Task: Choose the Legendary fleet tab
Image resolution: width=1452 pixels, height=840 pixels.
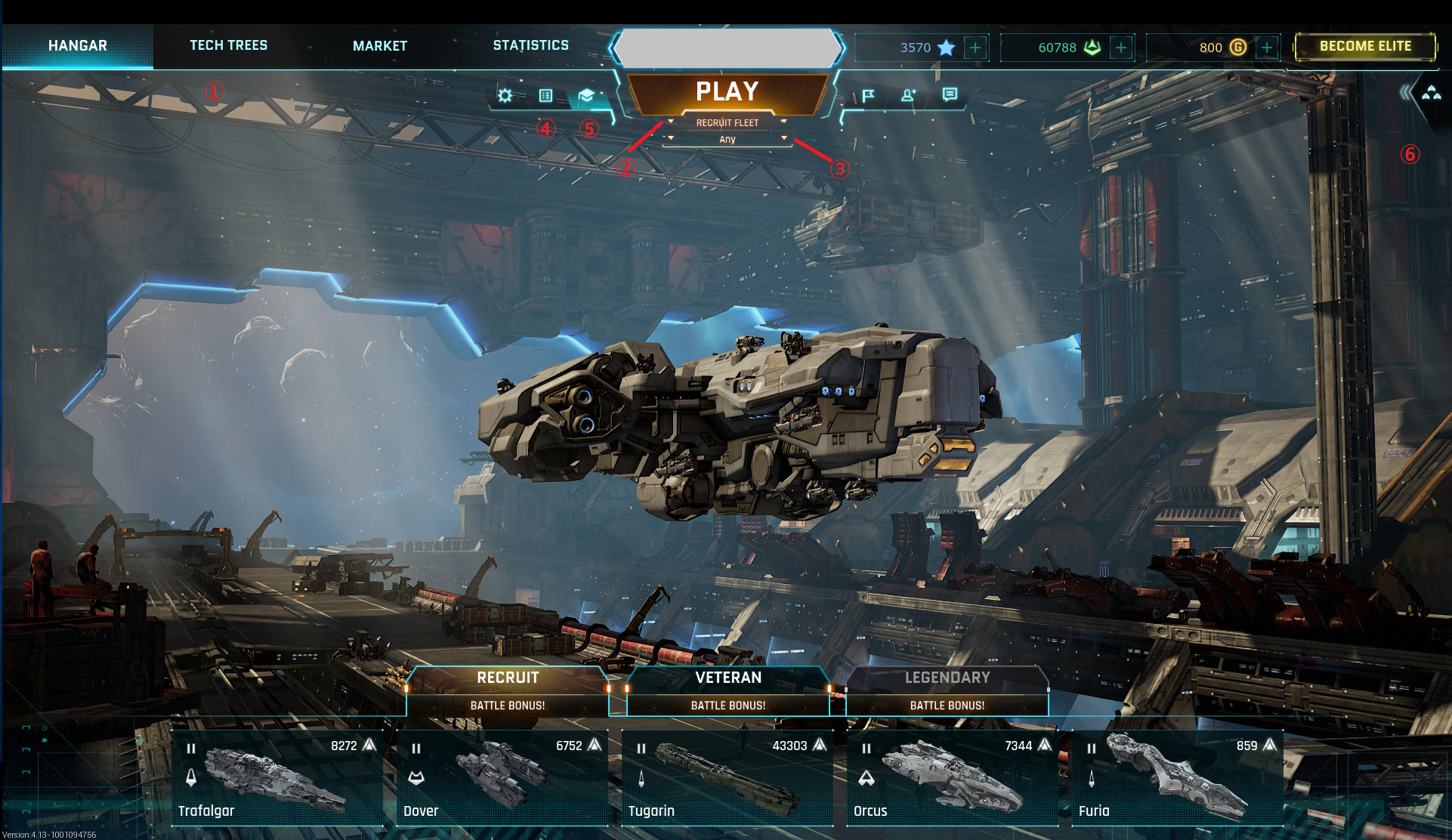Action: point(947,678)
